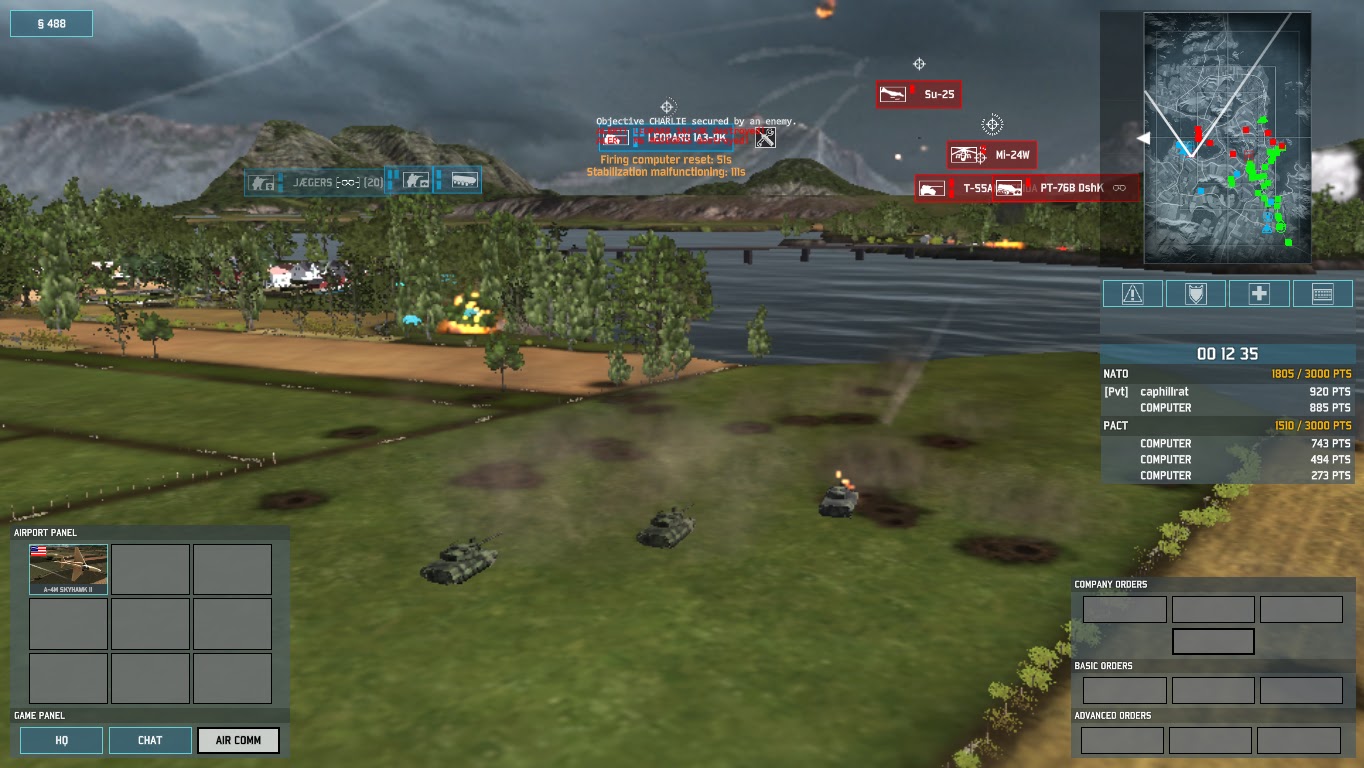Select the transport vehicle icon beside JÆGERS
The width and height of the screenshot is (1364, 768).
462,182
